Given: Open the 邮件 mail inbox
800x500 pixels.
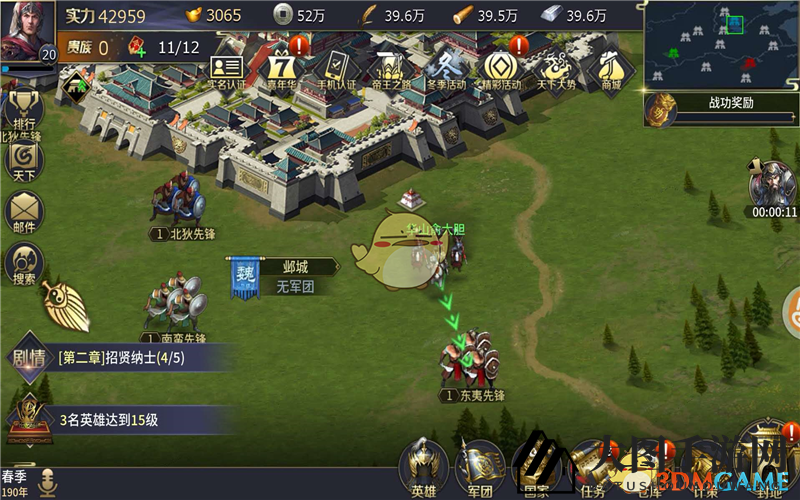Looking at the screenshot, I should [x=22, y=212].
